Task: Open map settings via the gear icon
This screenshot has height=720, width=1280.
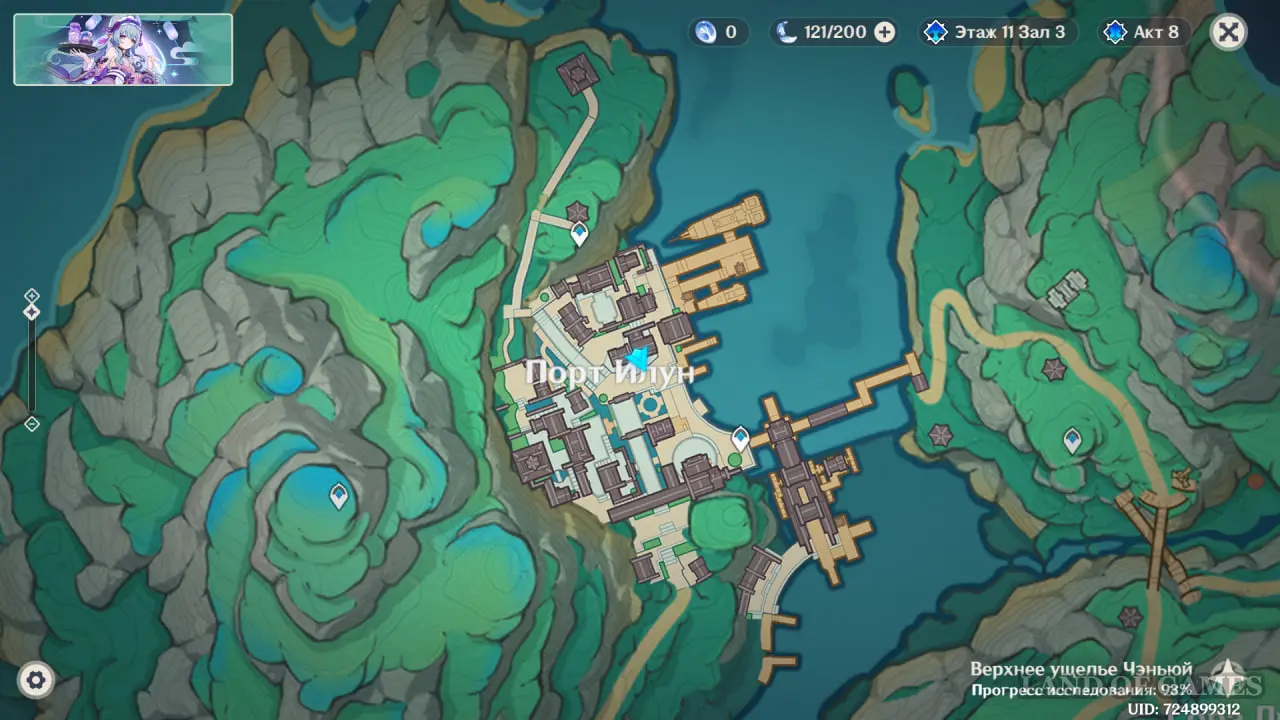Action: click(37, 681)
